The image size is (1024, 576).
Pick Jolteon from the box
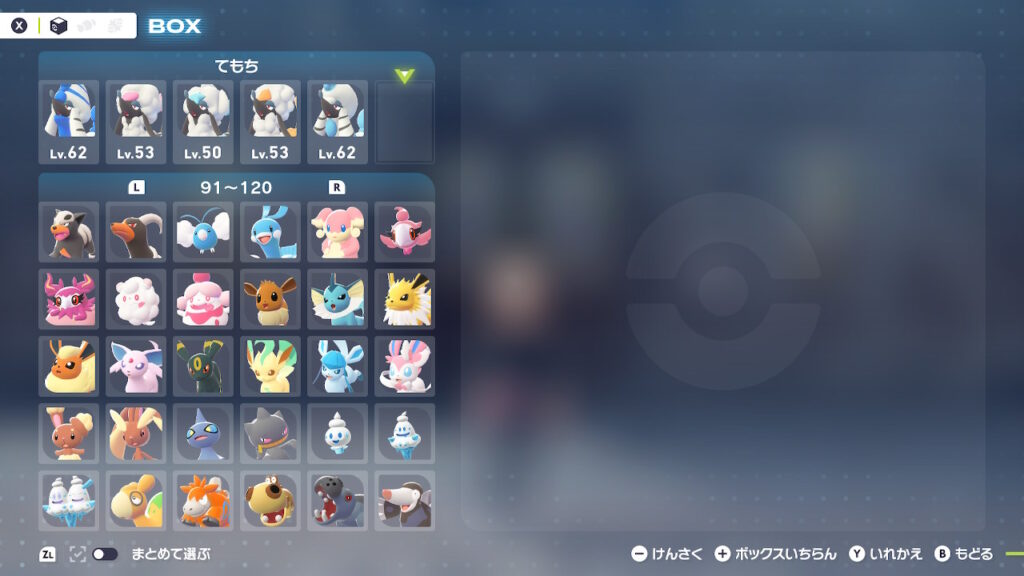click(x=404, y=299)
